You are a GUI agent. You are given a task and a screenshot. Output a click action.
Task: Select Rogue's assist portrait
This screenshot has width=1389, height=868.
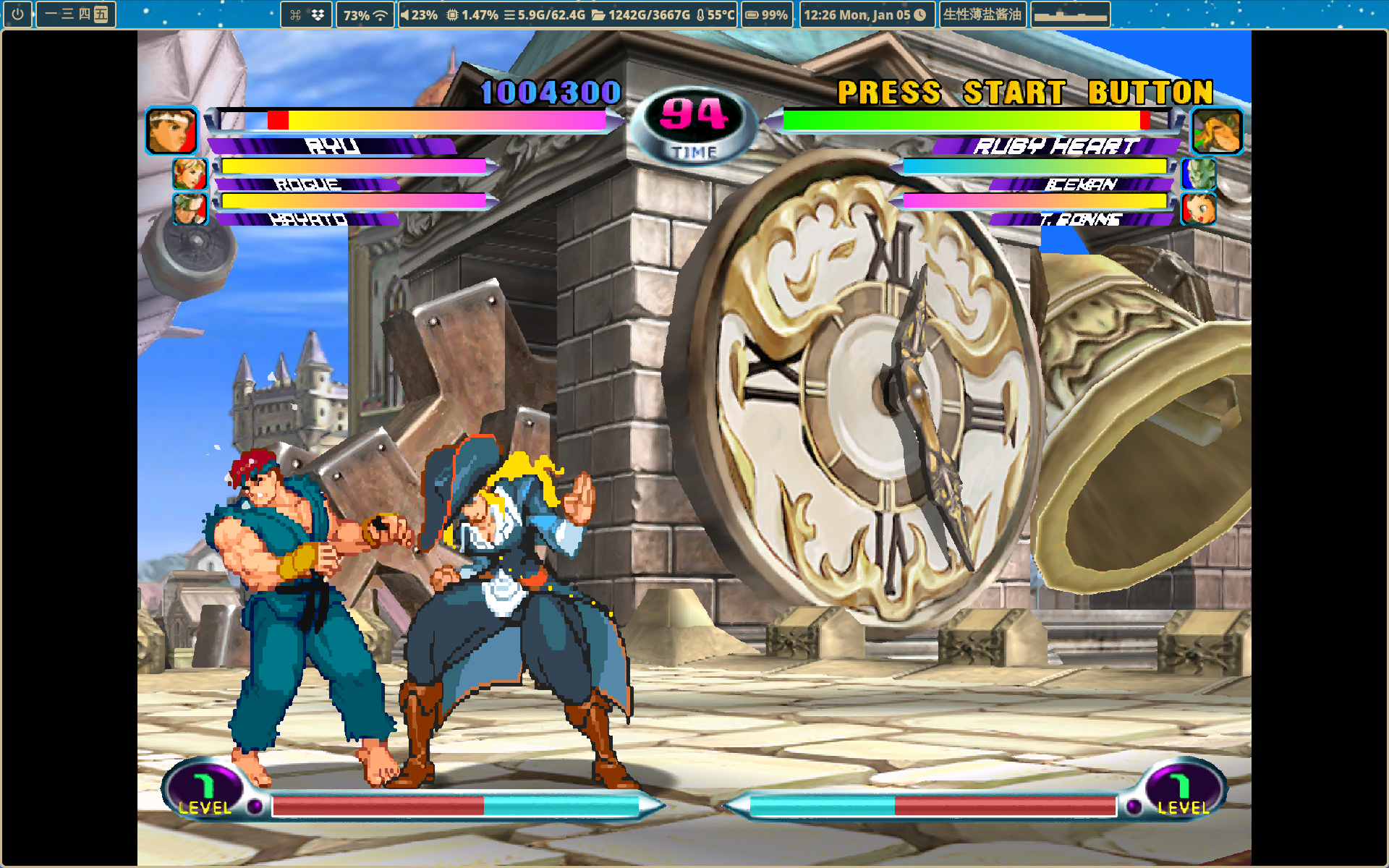pyautogui.click(x=190, y=174)
